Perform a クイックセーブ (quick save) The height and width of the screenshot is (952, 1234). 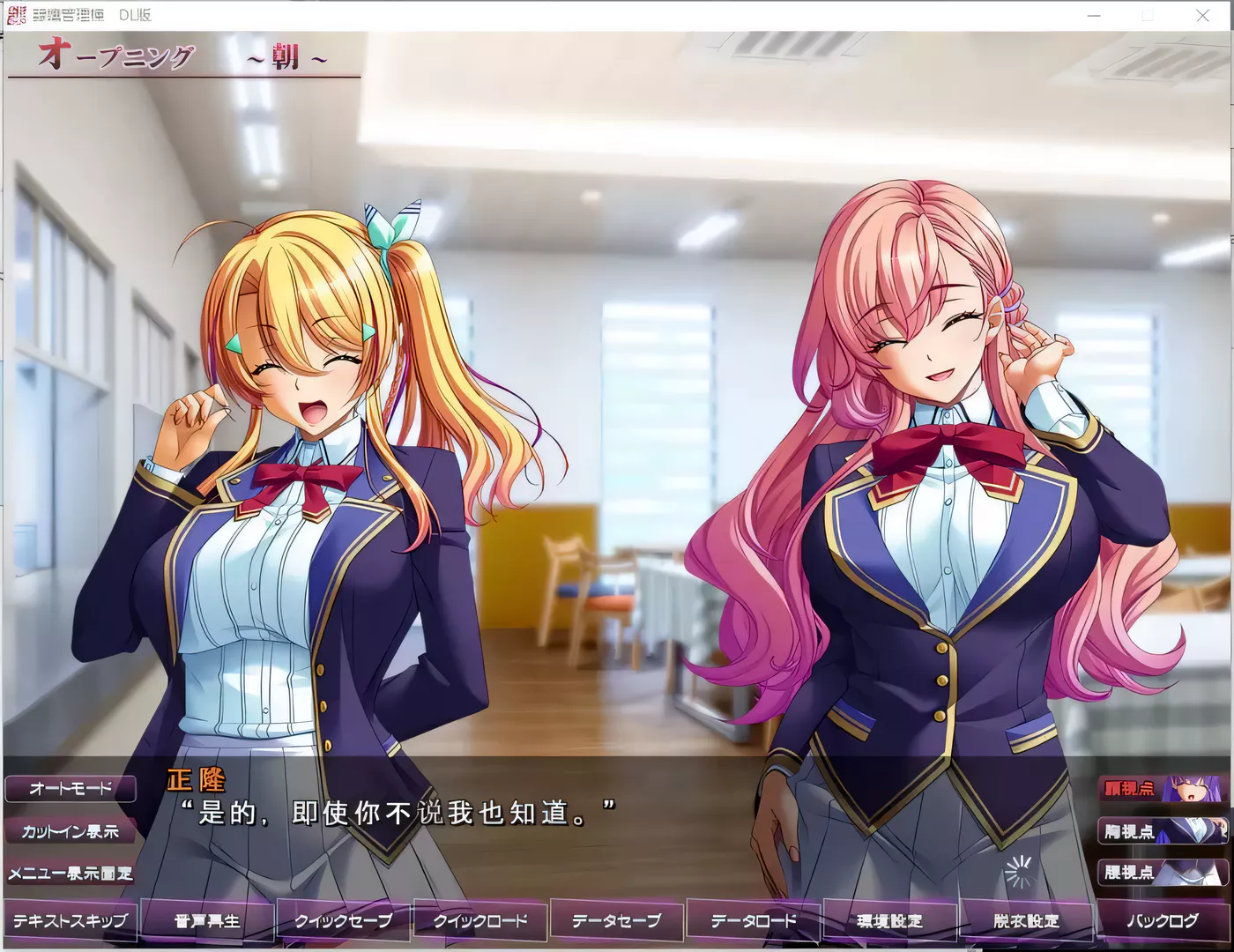click(x=342, y=919)
